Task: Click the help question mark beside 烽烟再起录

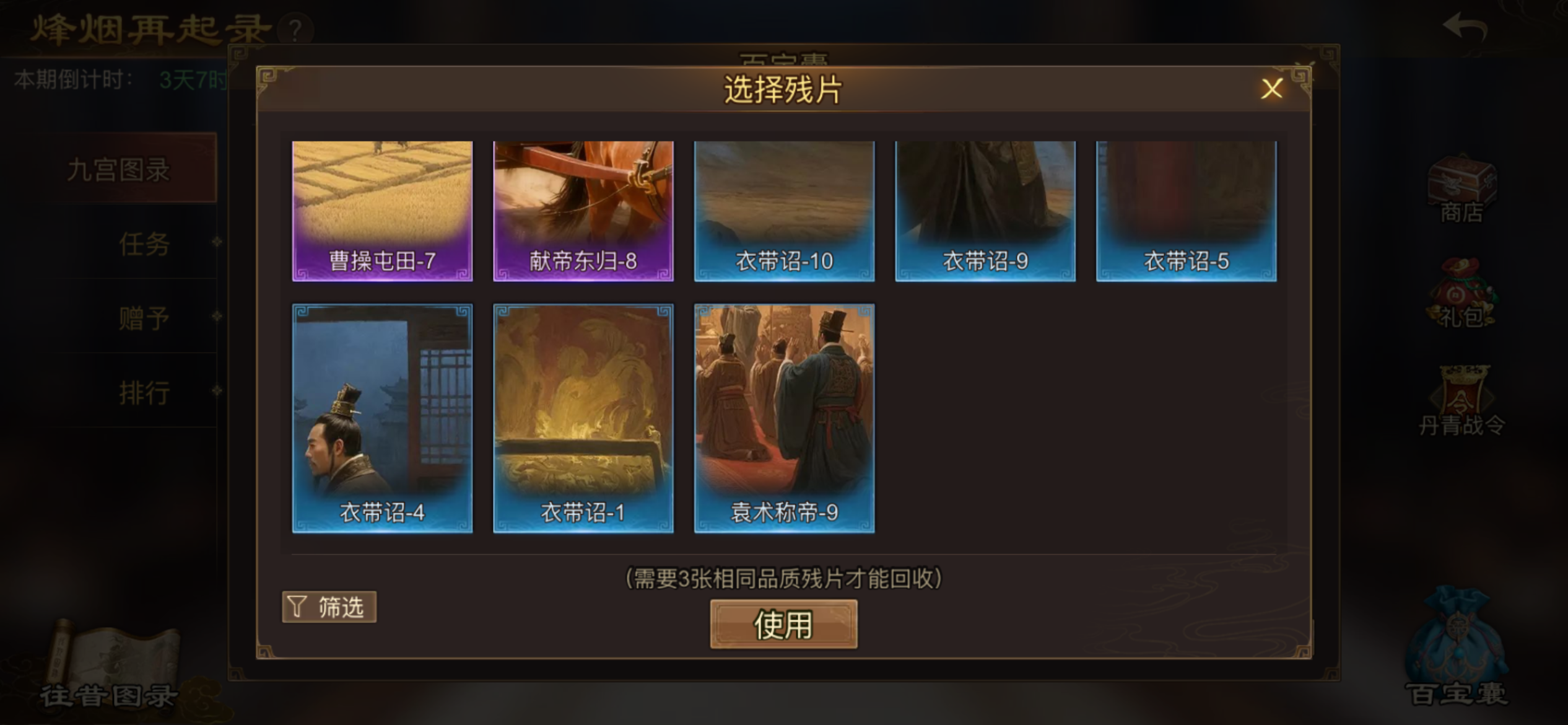Action: [295, 28]
